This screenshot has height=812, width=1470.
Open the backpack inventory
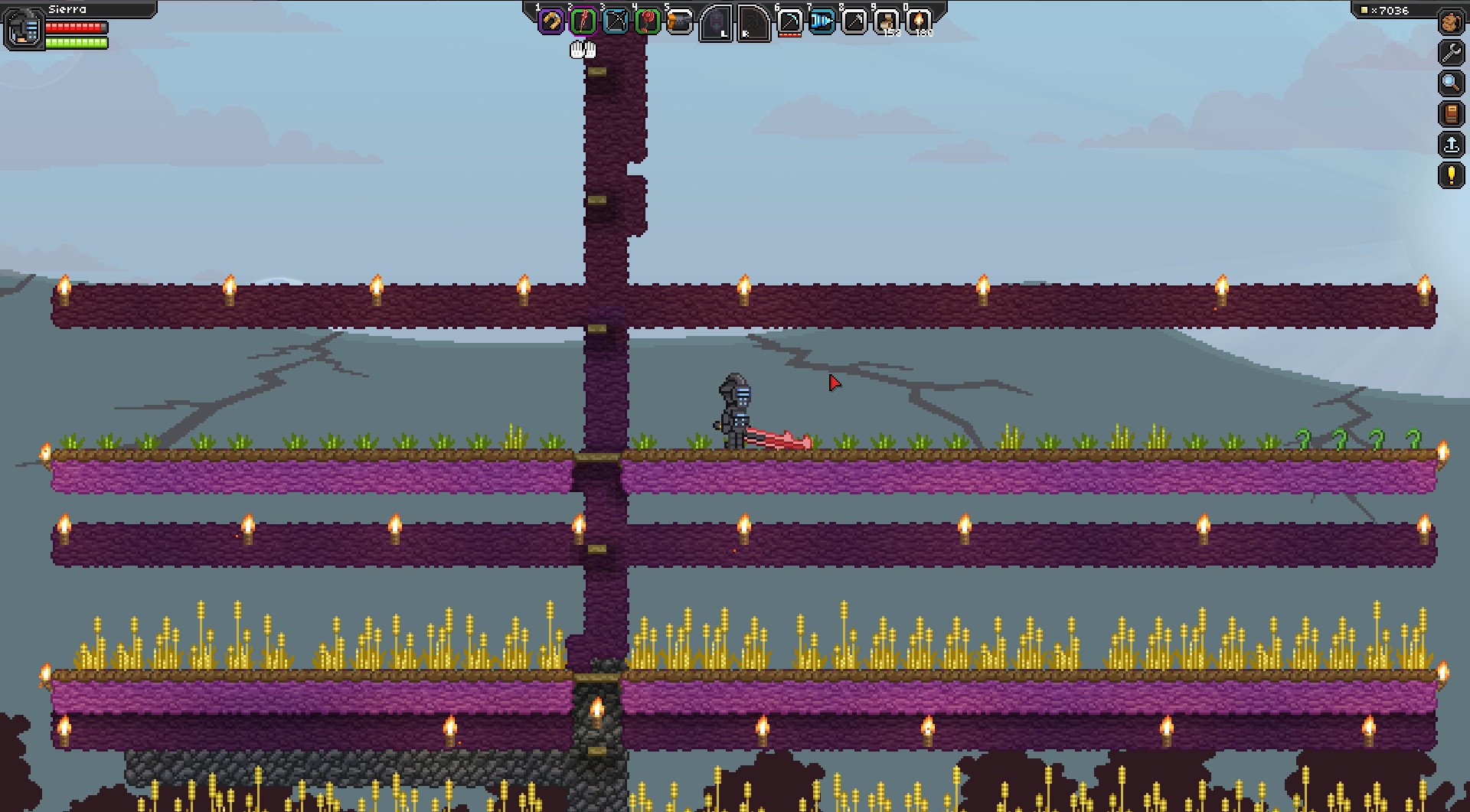pyautogui.click(x=1451, y=22)
